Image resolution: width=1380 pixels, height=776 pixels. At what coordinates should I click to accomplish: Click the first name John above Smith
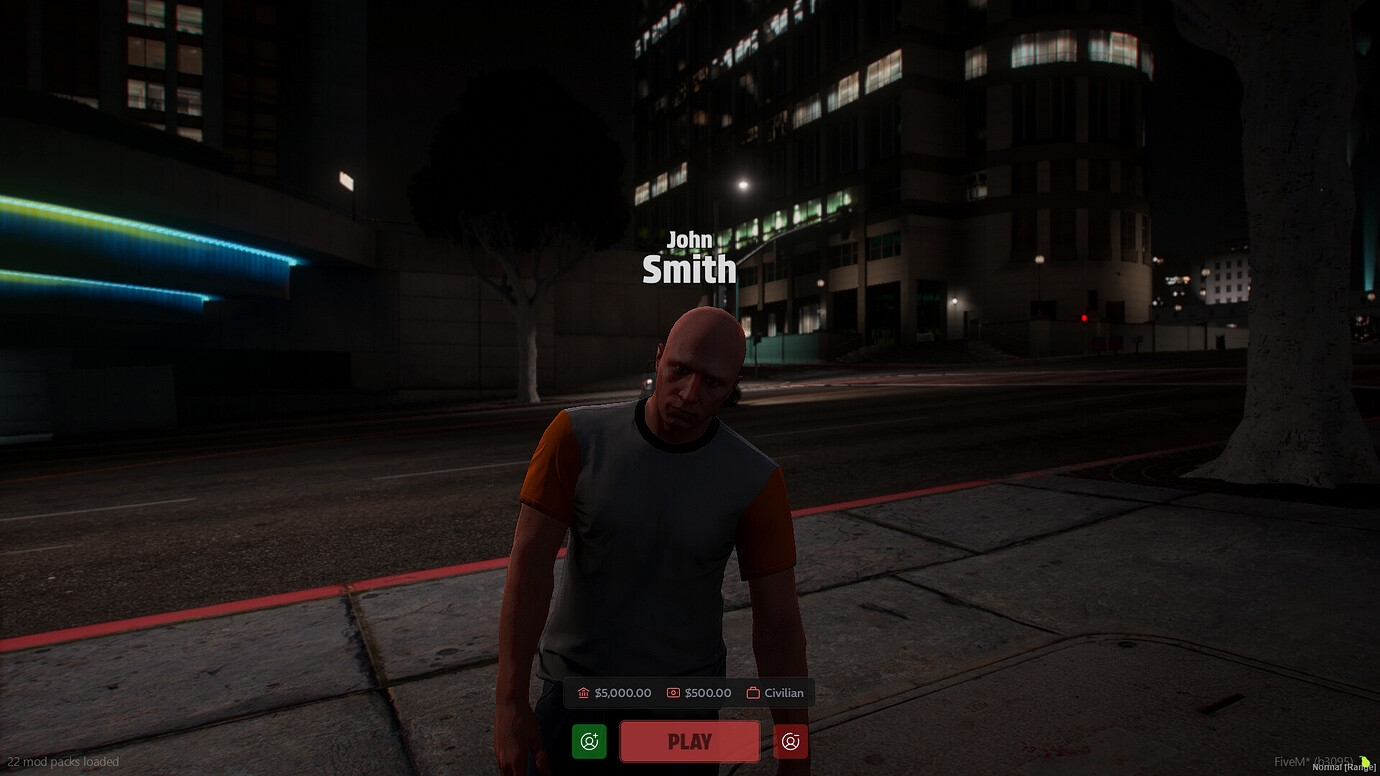[x=690, y=240]
